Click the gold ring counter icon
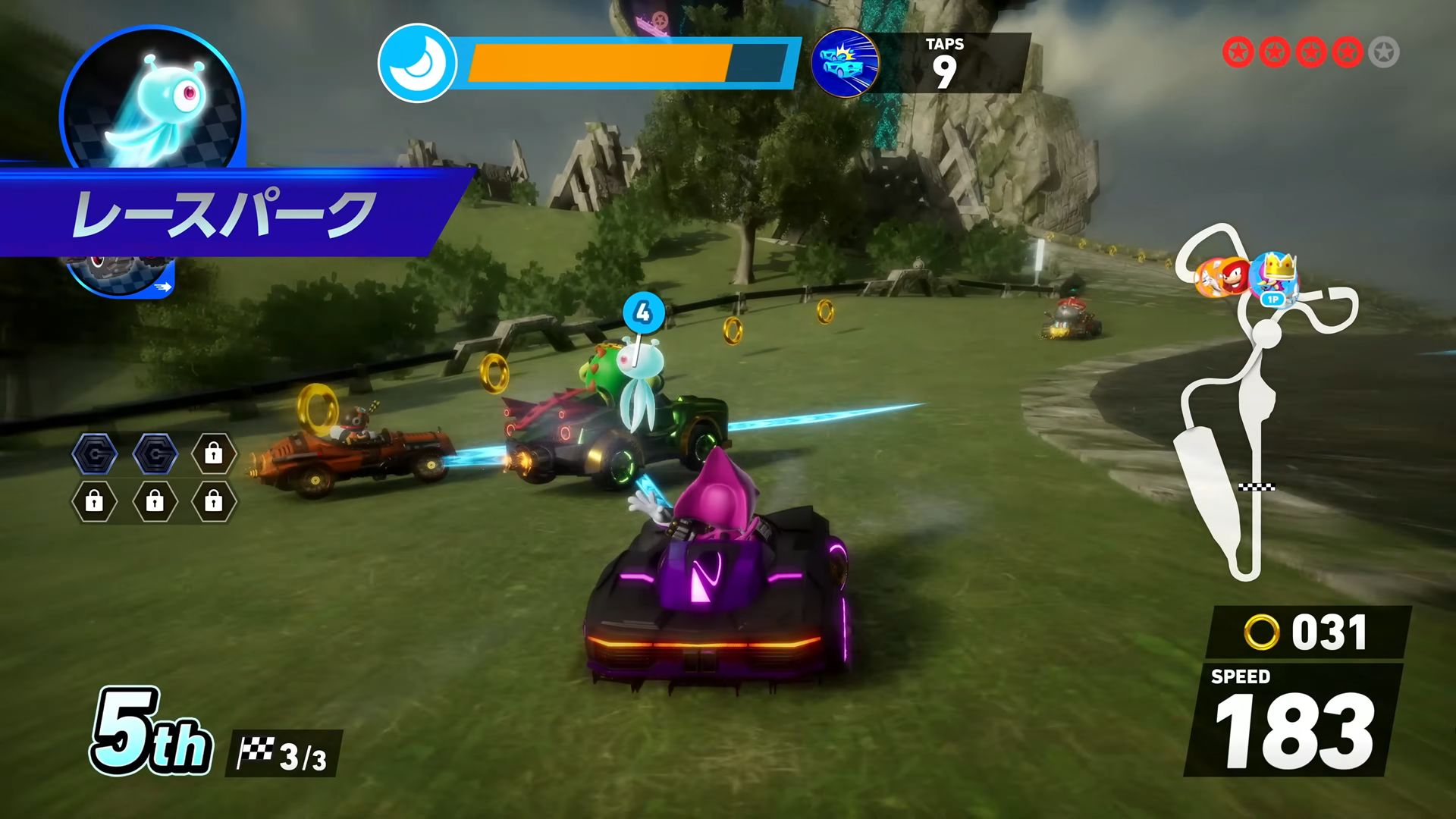The height and width of the screenshot is (819, 1456). pos(1261,632)
